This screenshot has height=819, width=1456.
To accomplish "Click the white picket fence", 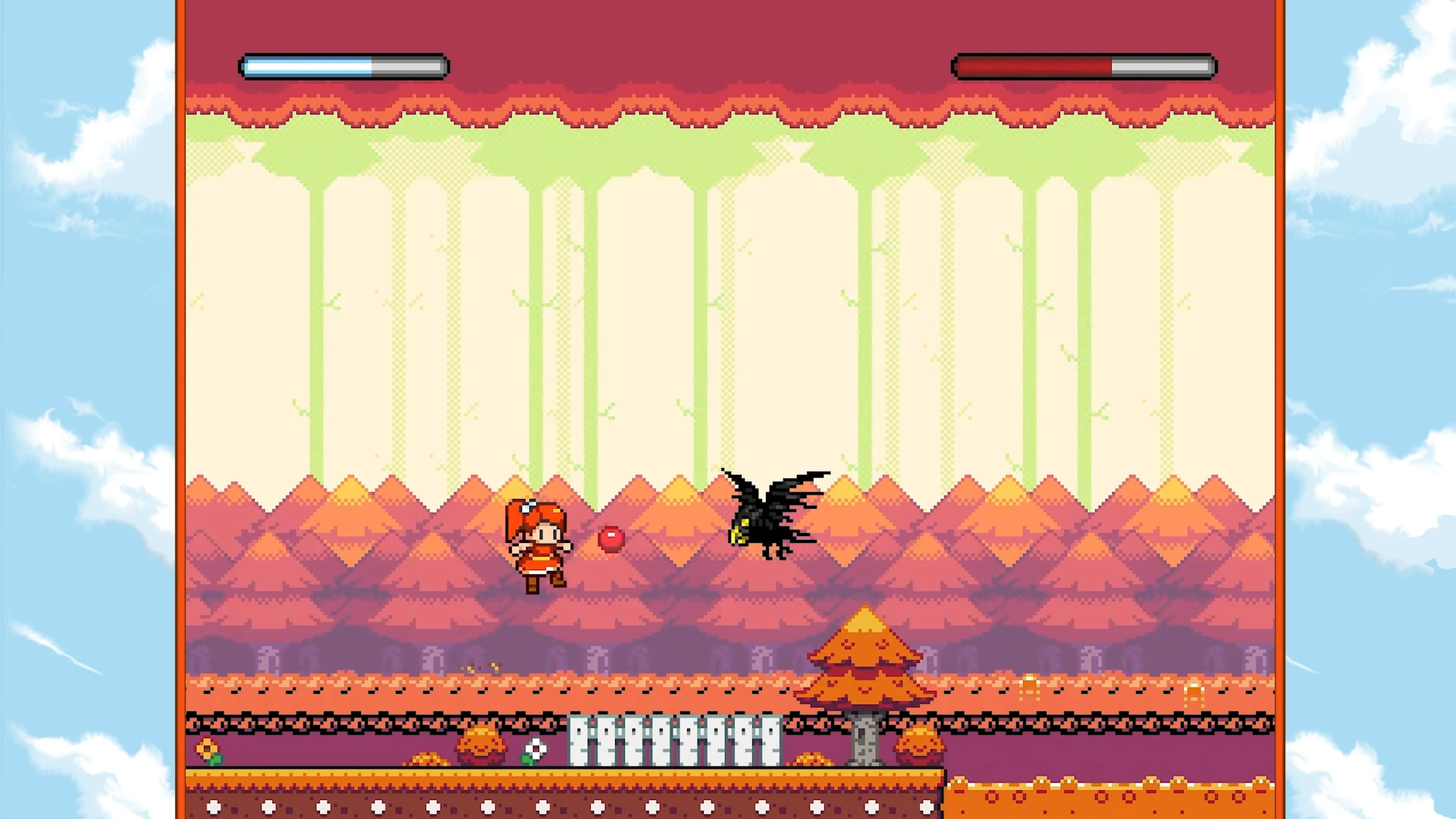I will click(673, 735).
